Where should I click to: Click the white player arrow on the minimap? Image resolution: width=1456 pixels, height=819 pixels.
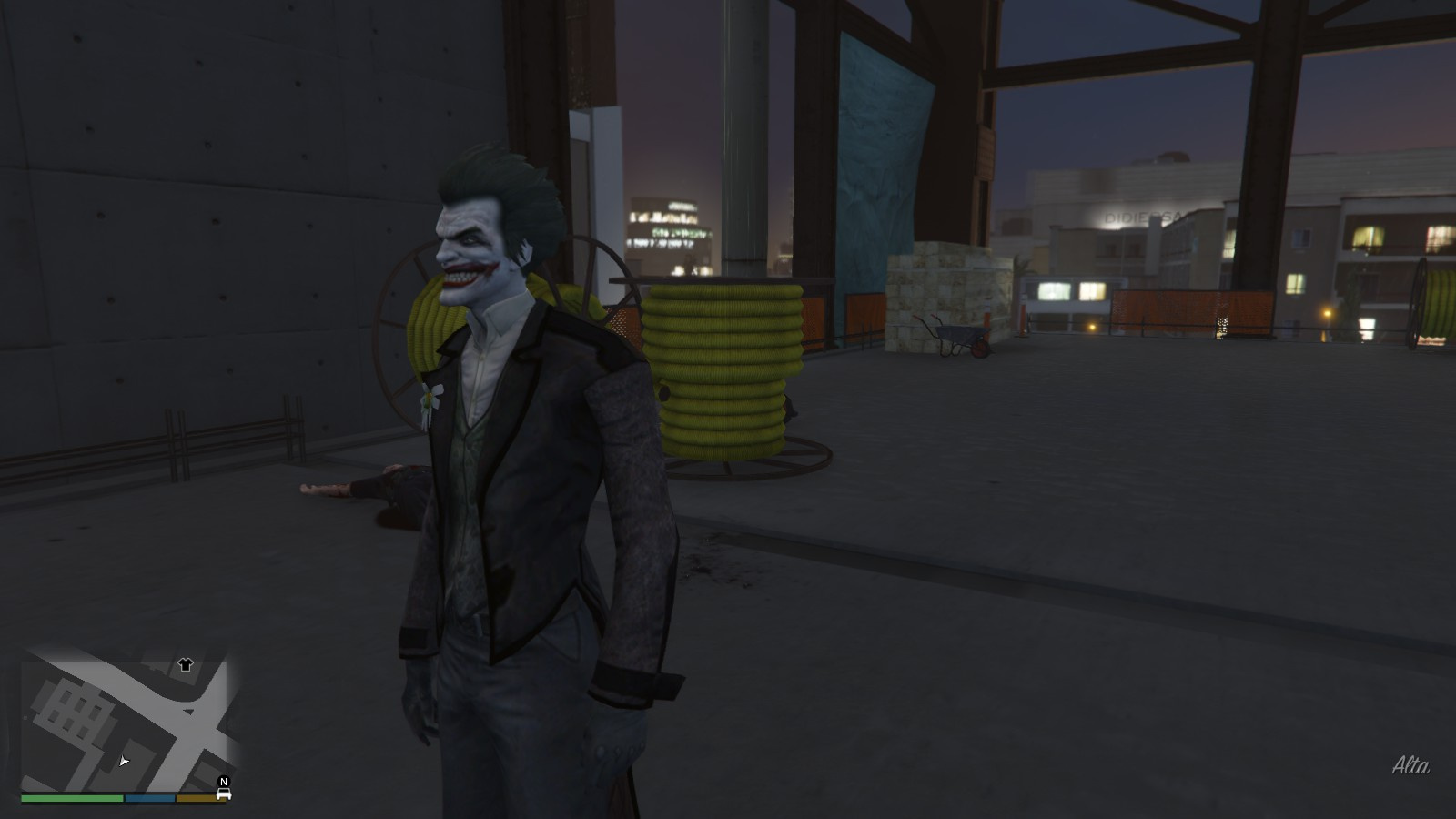tap(124, 761)
